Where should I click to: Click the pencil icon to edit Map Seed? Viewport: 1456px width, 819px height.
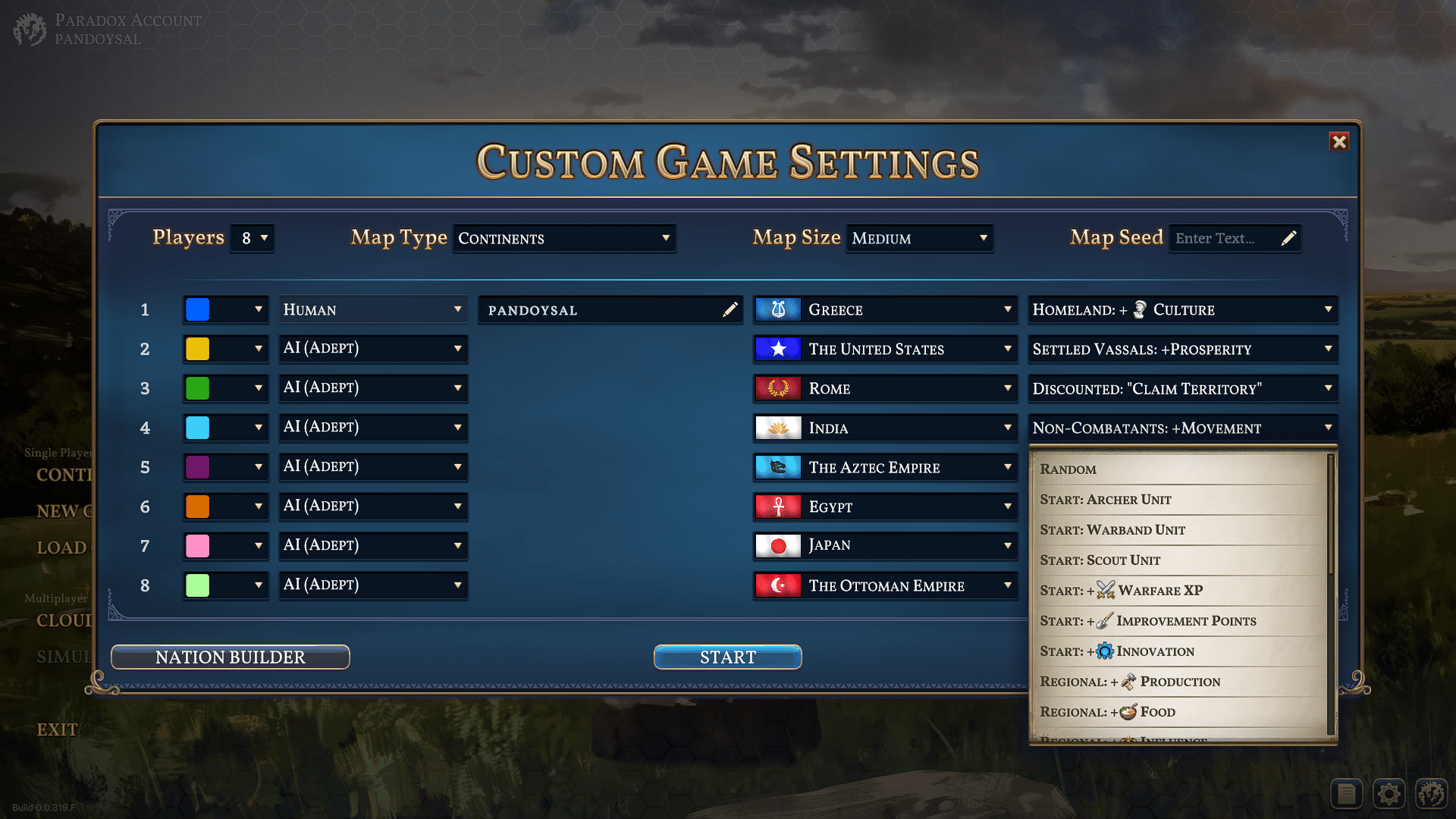point(1289,237)
